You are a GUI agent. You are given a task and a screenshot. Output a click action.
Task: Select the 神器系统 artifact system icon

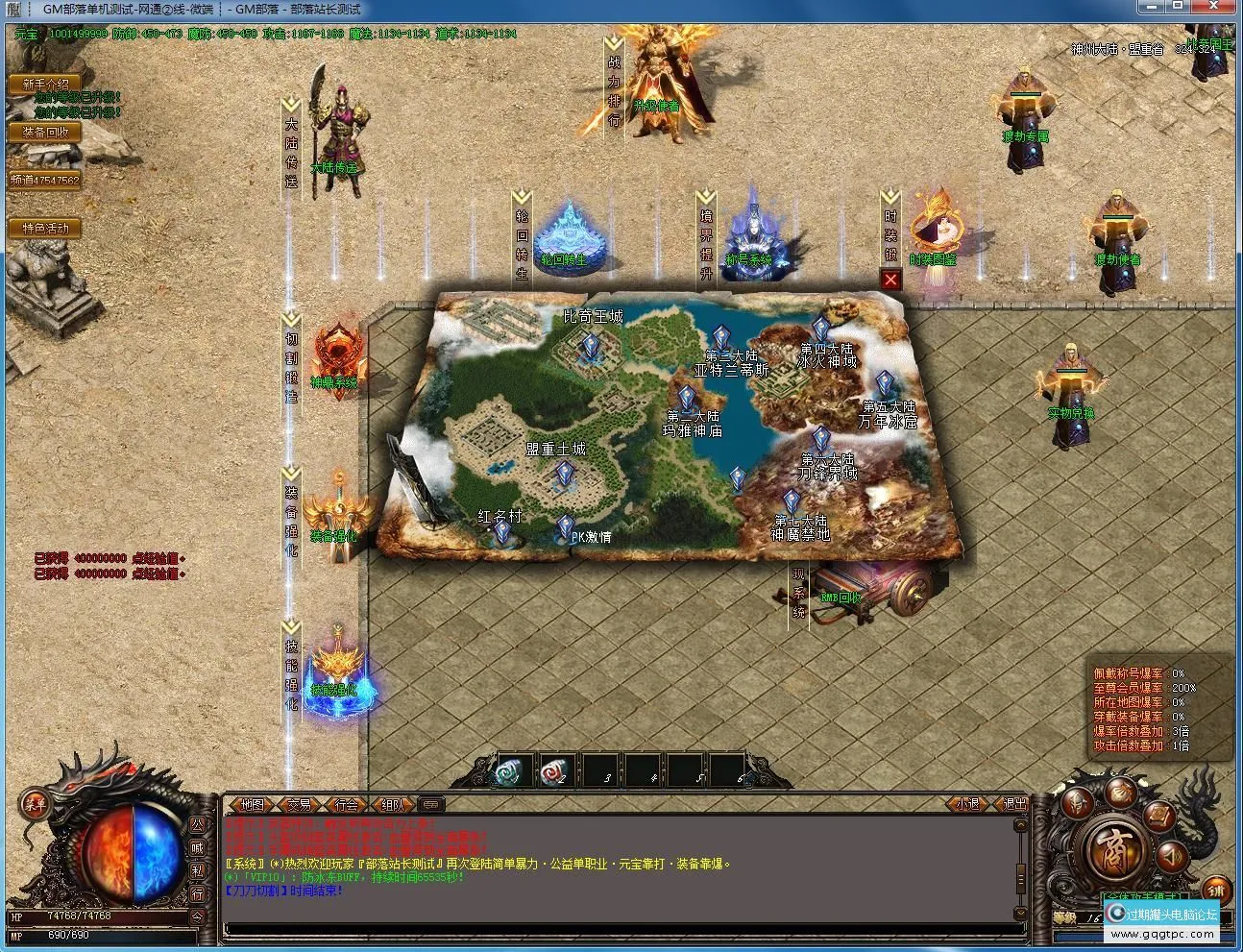point(336,351)
